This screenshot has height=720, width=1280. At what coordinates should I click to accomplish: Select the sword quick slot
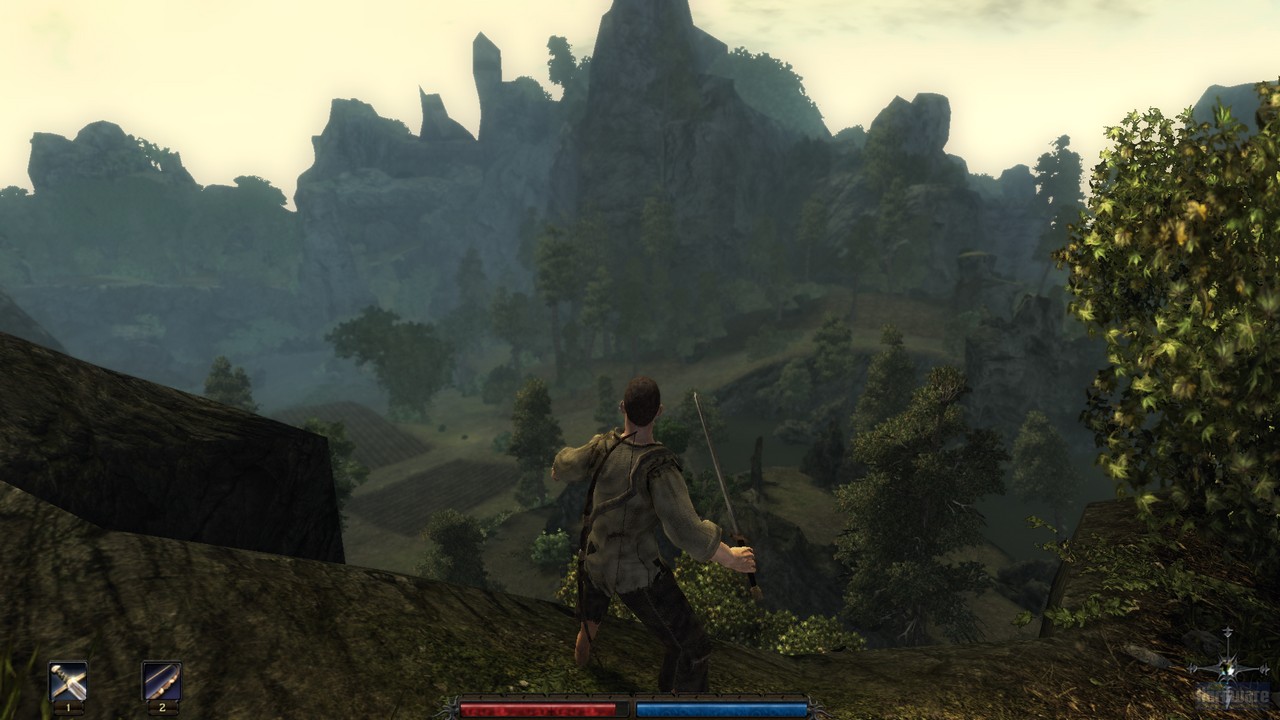(68, 682)
